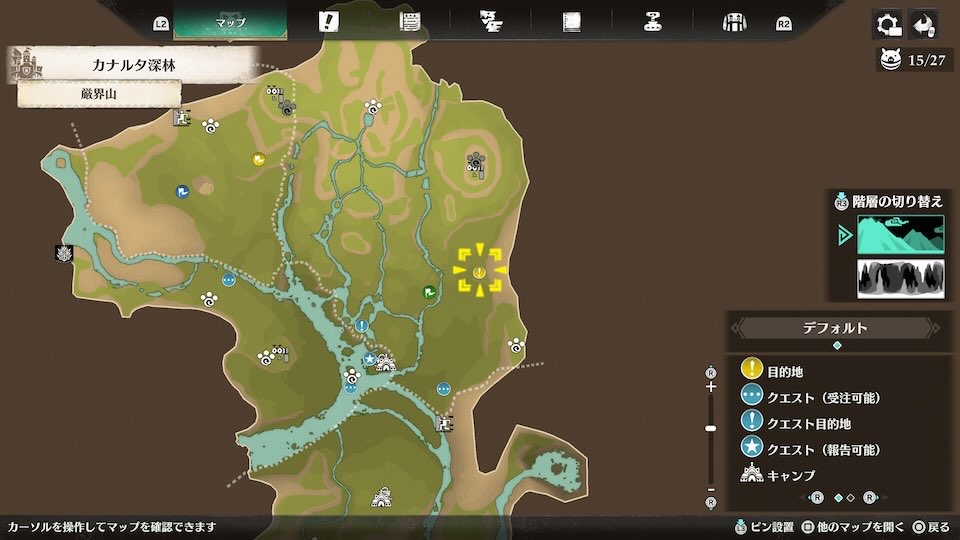Select the green flag map marker

click(x=428, y=292)
